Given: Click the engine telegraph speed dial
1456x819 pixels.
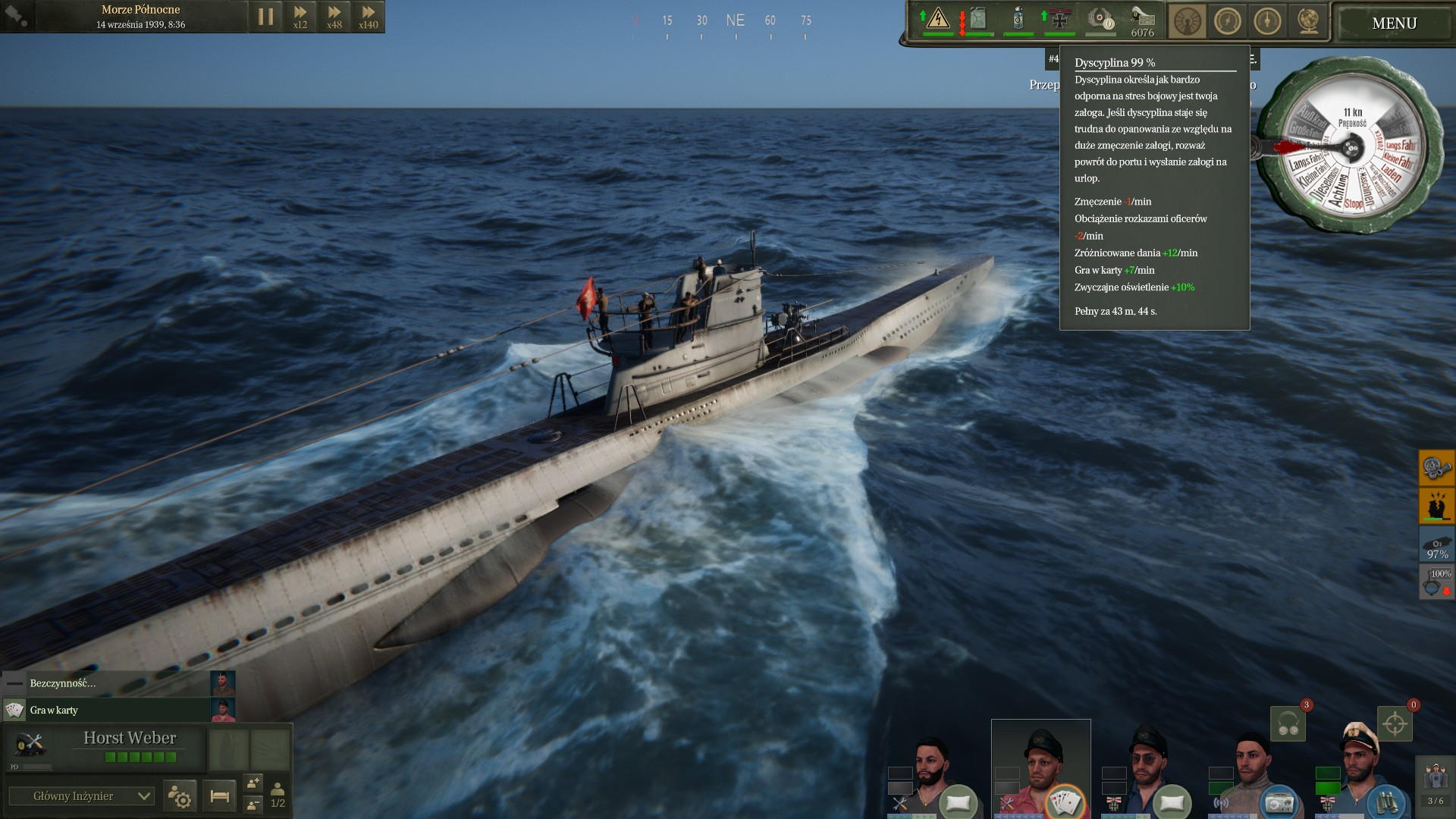Looking at the screenshot, I should coord(1351,148).
